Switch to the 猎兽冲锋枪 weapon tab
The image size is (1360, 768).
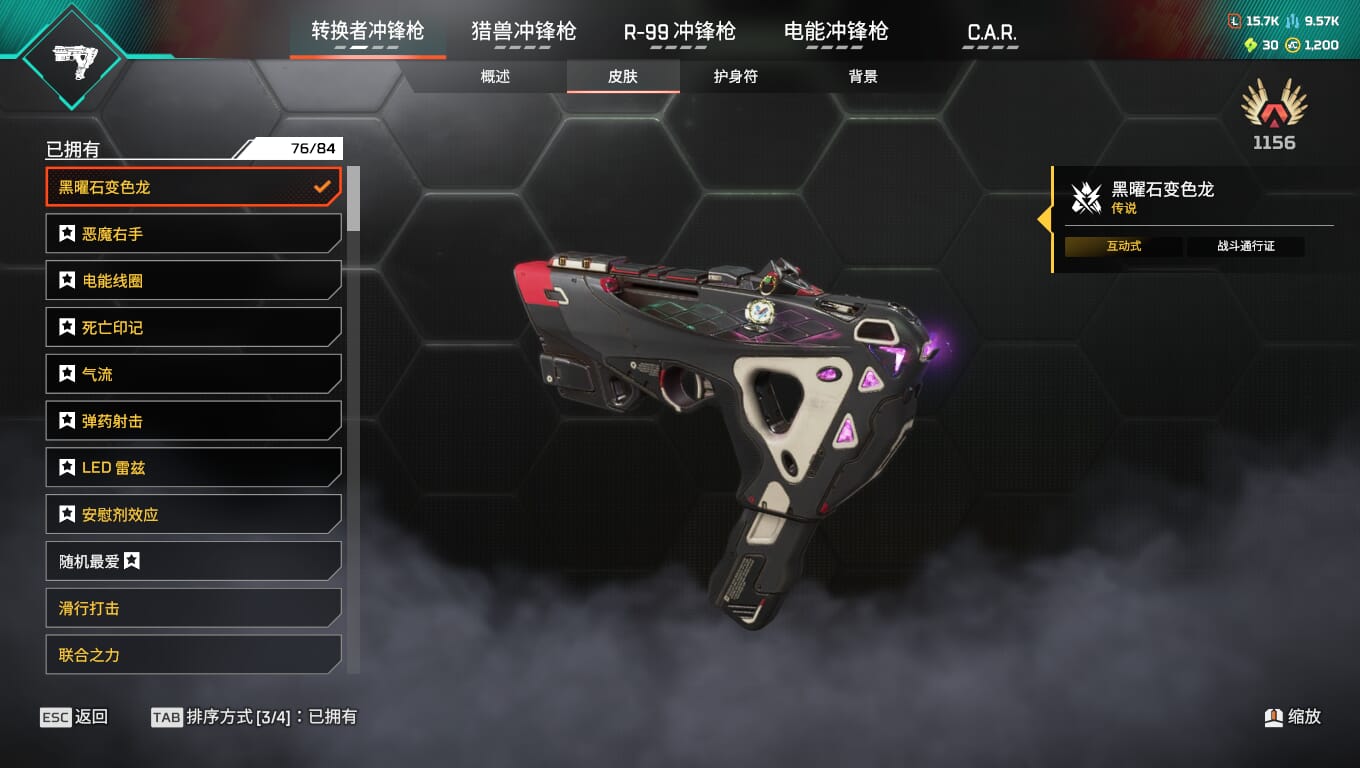click(523, 31)
